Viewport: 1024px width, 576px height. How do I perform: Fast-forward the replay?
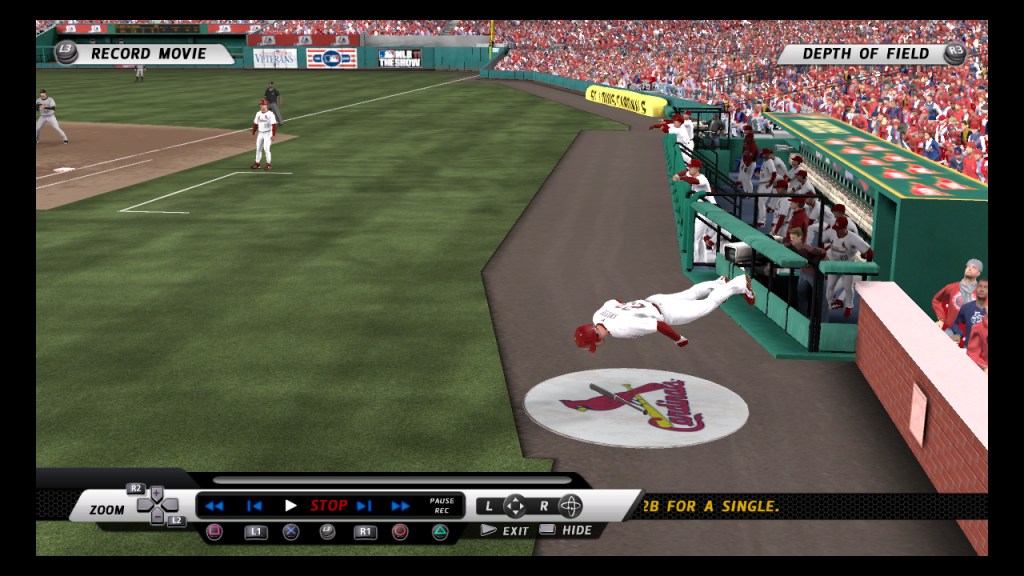(x=400, y=506)
